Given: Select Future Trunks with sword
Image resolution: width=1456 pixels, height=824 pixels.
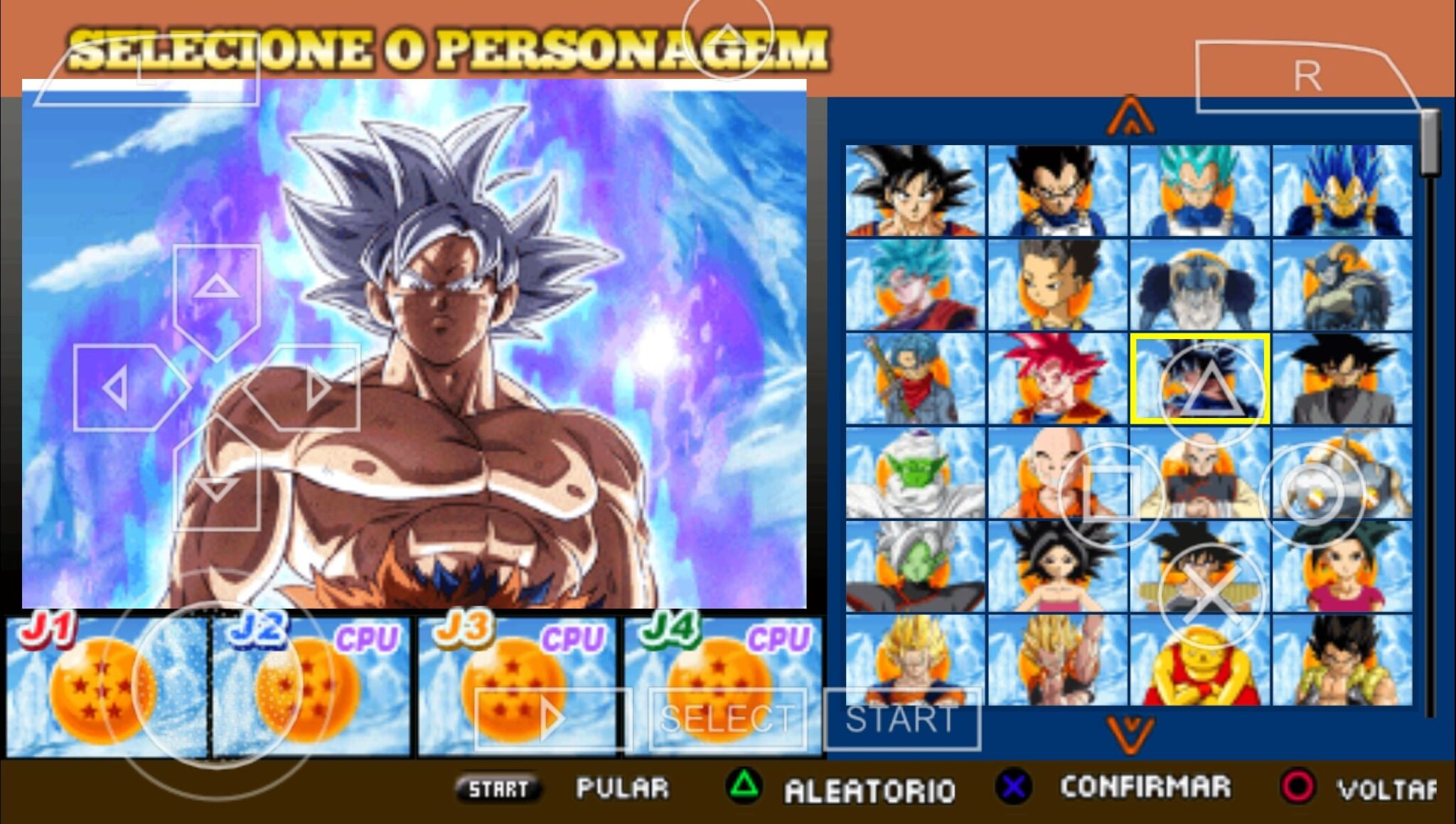Looking at the screenshot, I should (915, 379).
